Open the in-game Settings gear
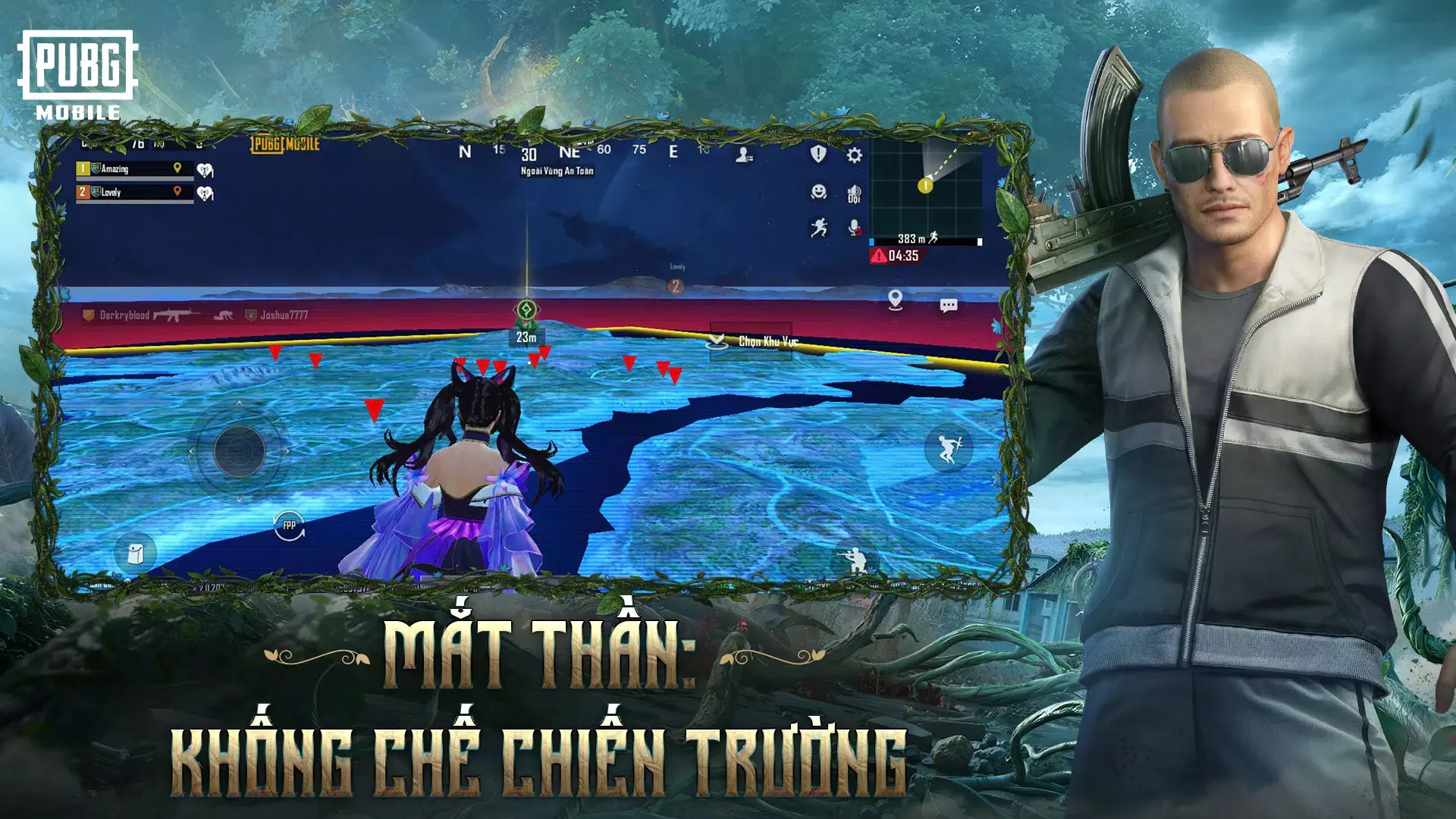This screenshot has height=819, width=1456. 855,154
